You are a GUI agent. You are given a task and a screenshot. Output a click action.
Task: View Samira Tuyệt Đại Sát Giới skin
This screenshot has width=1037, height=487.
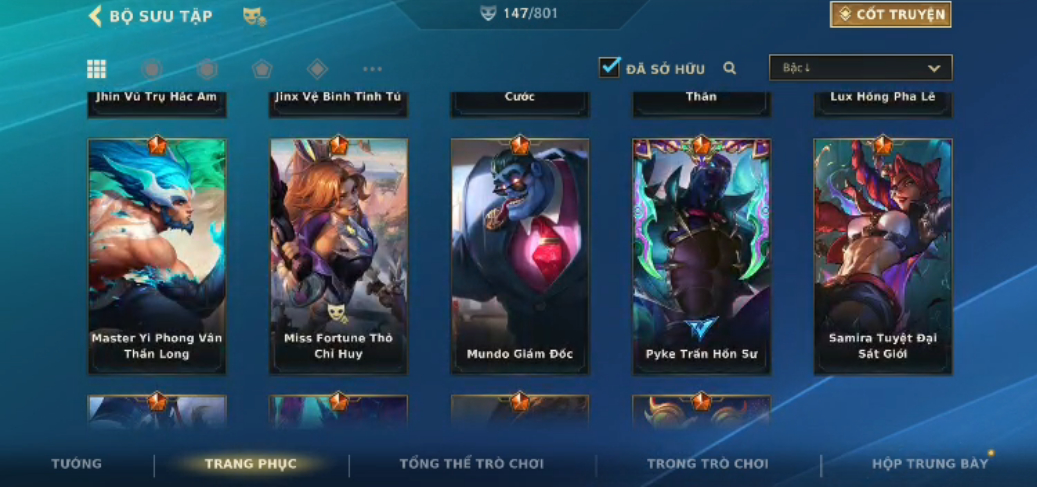(882, 256)
